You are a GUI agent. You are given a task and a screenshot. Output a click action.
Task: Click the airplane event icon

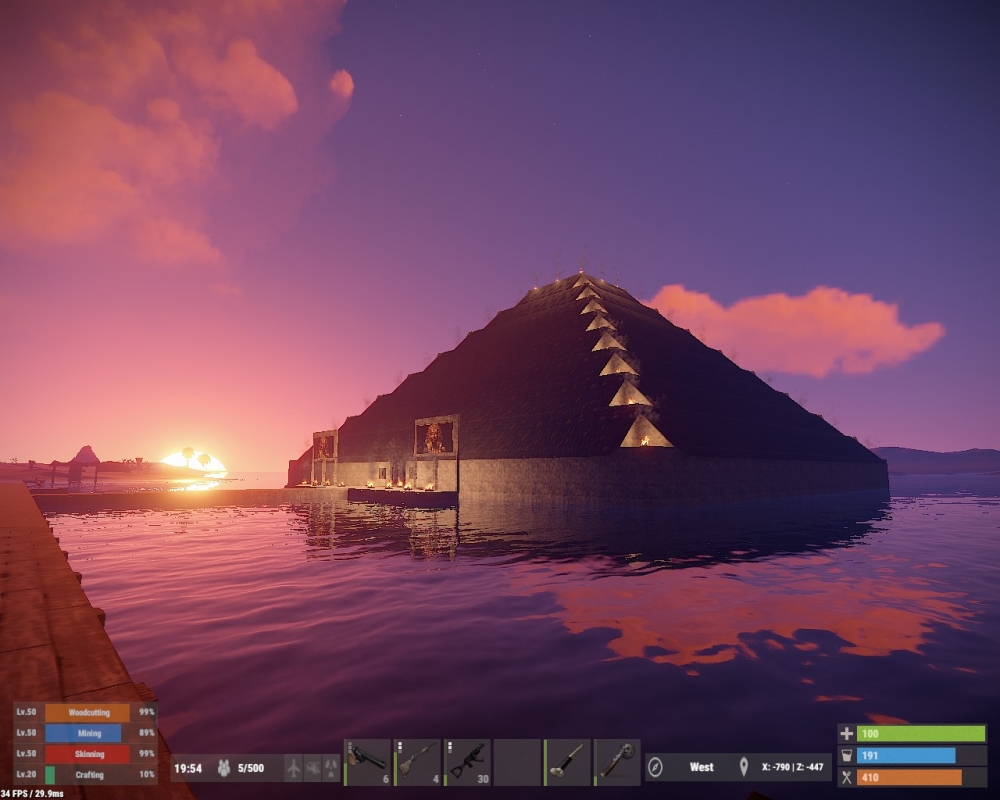click(293, 768)
